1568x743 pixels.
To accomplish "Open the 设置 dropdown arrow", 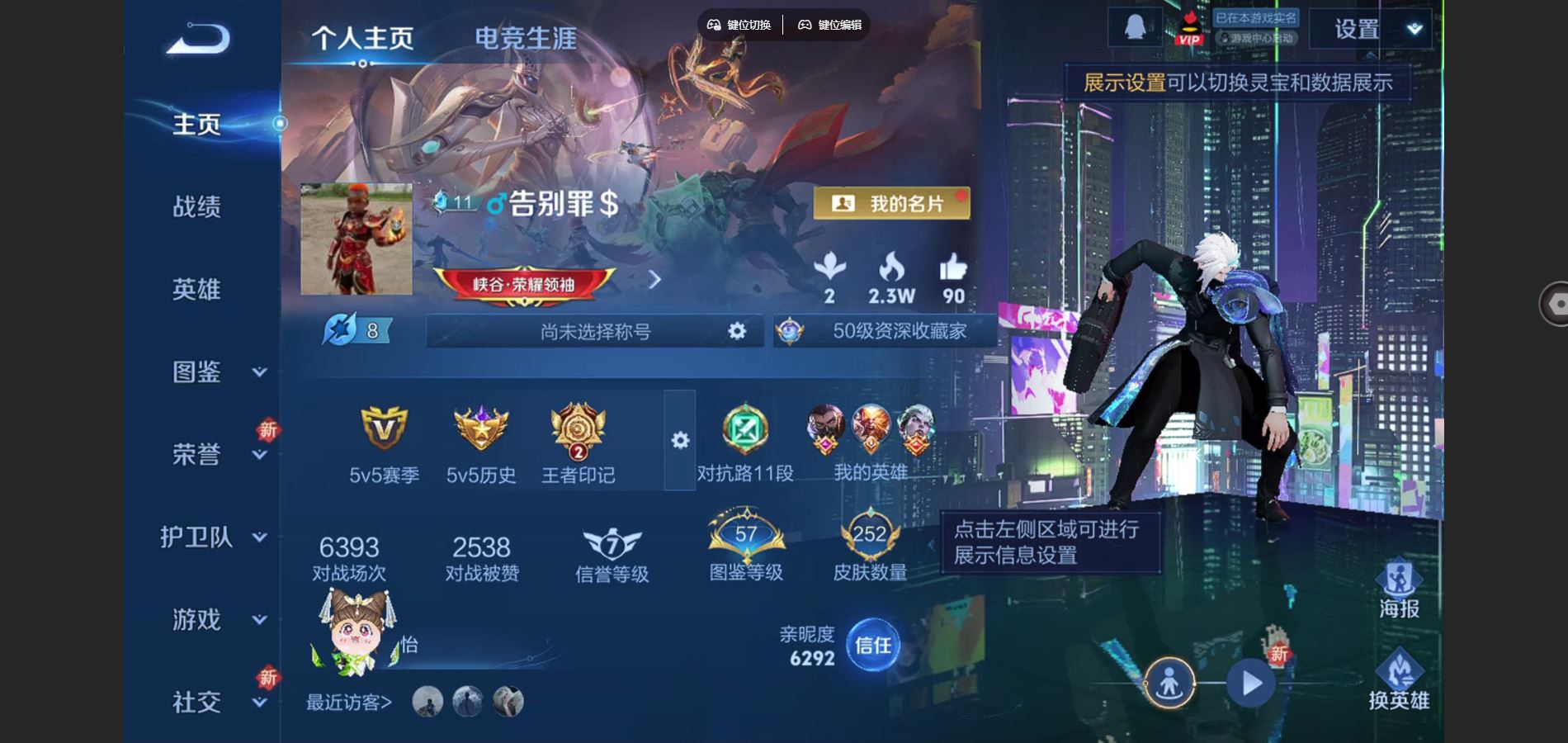I will [x=1413, y=27].
